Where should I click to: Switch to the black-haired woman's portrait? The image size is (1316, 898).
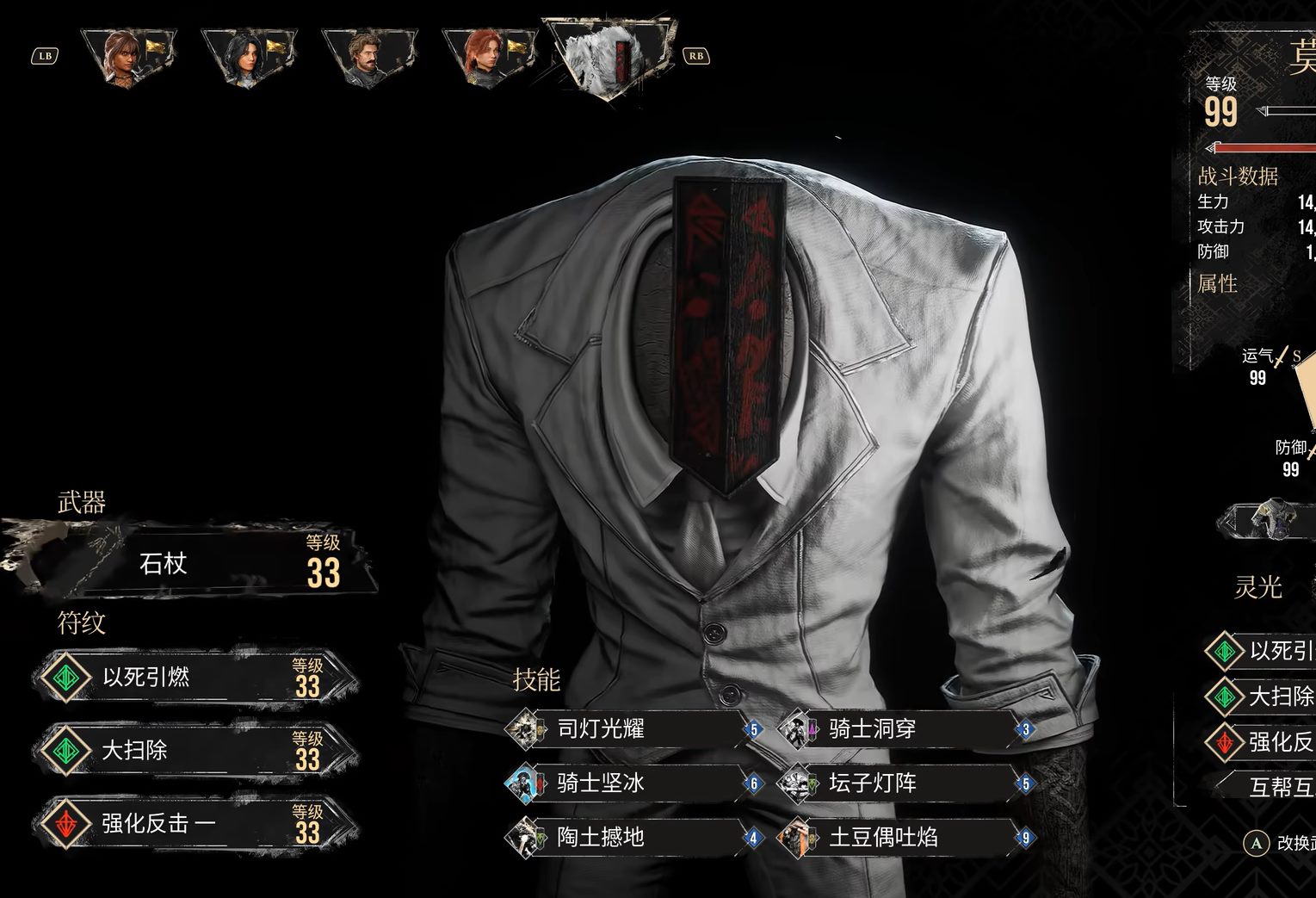[247, 57]
